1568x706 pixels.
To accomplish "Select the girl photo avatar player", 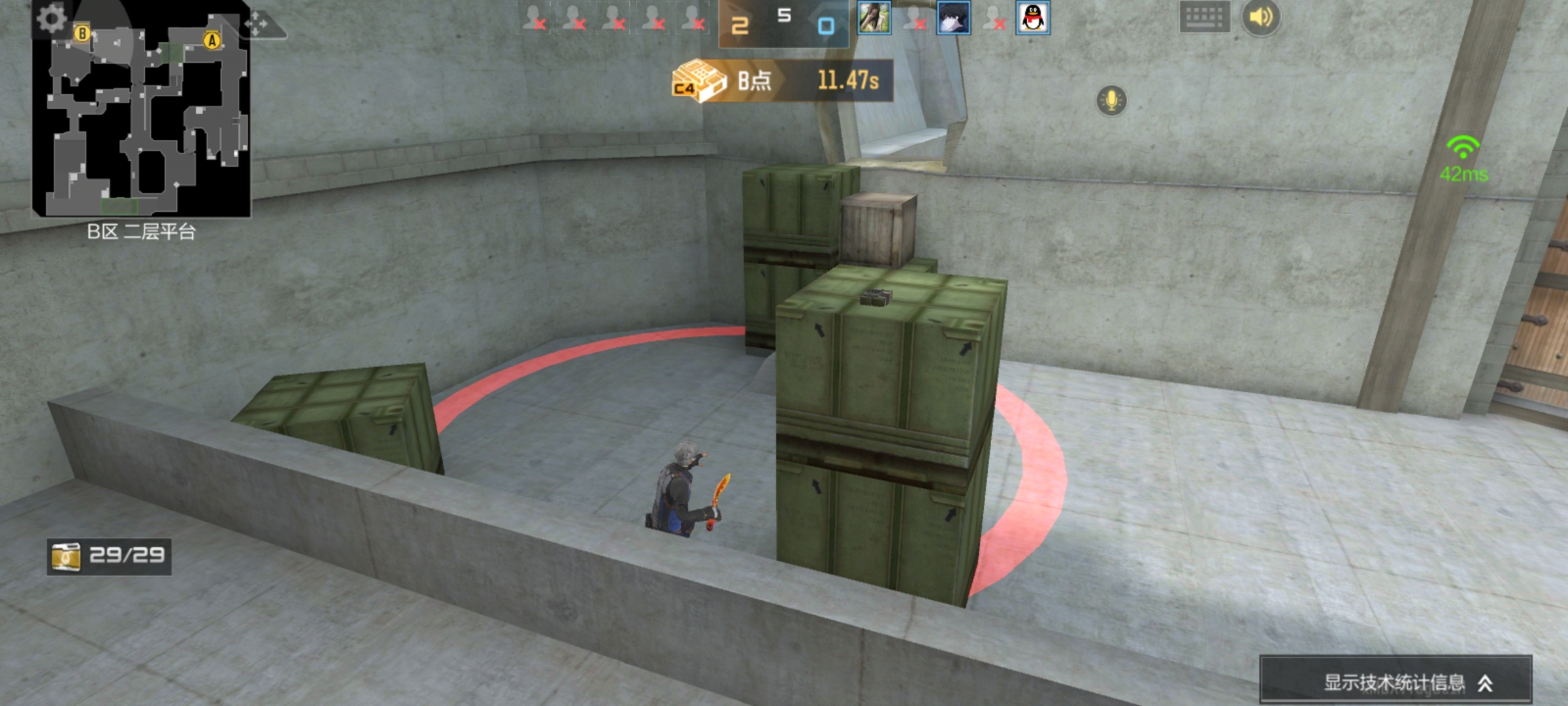I will pyautogui.click(x=874, y=18).
